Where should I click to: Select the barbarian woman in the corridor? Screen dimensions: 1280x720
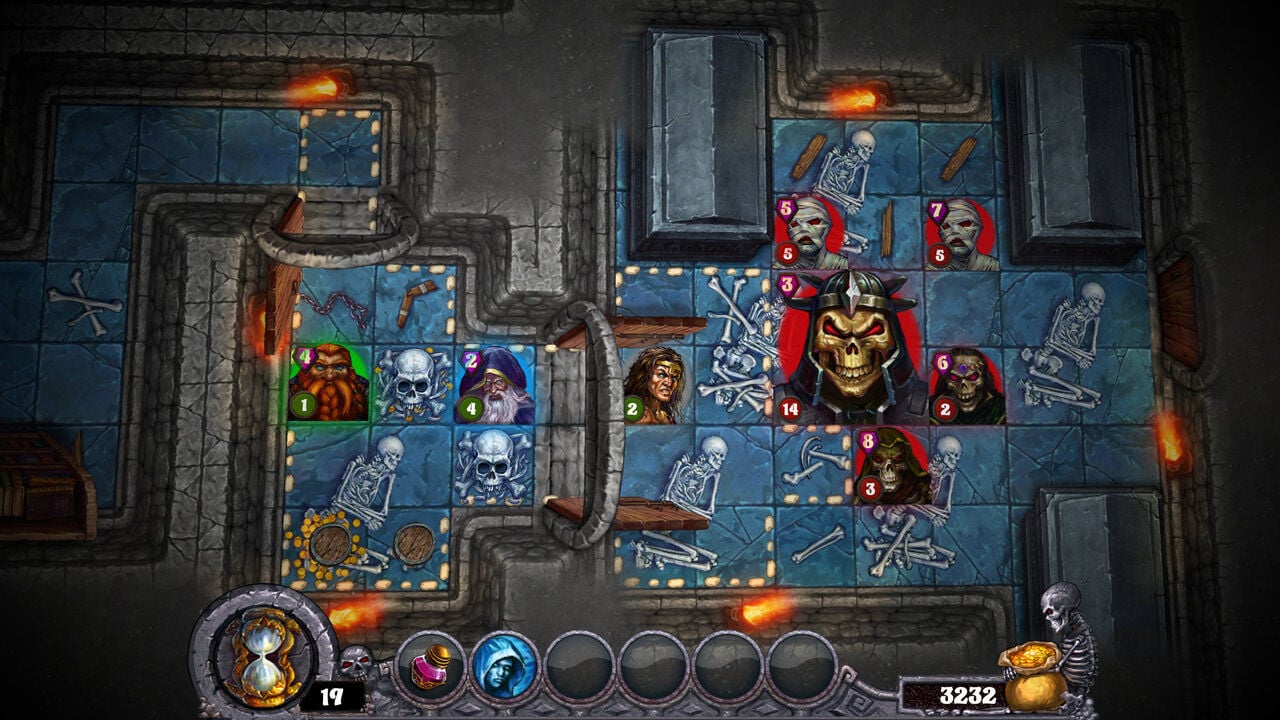[659, 385]
